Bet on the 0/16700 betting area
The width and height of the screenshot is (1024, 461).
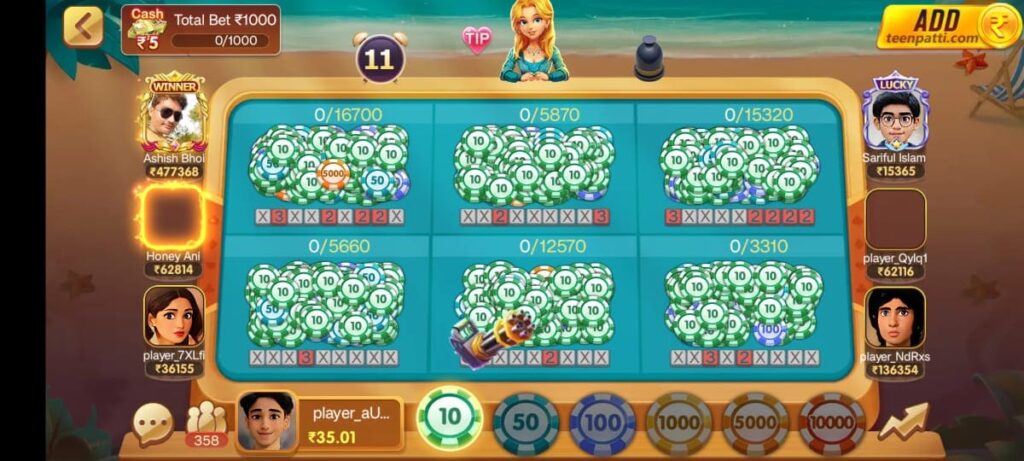pyautogui.click(x=329, y=167)
